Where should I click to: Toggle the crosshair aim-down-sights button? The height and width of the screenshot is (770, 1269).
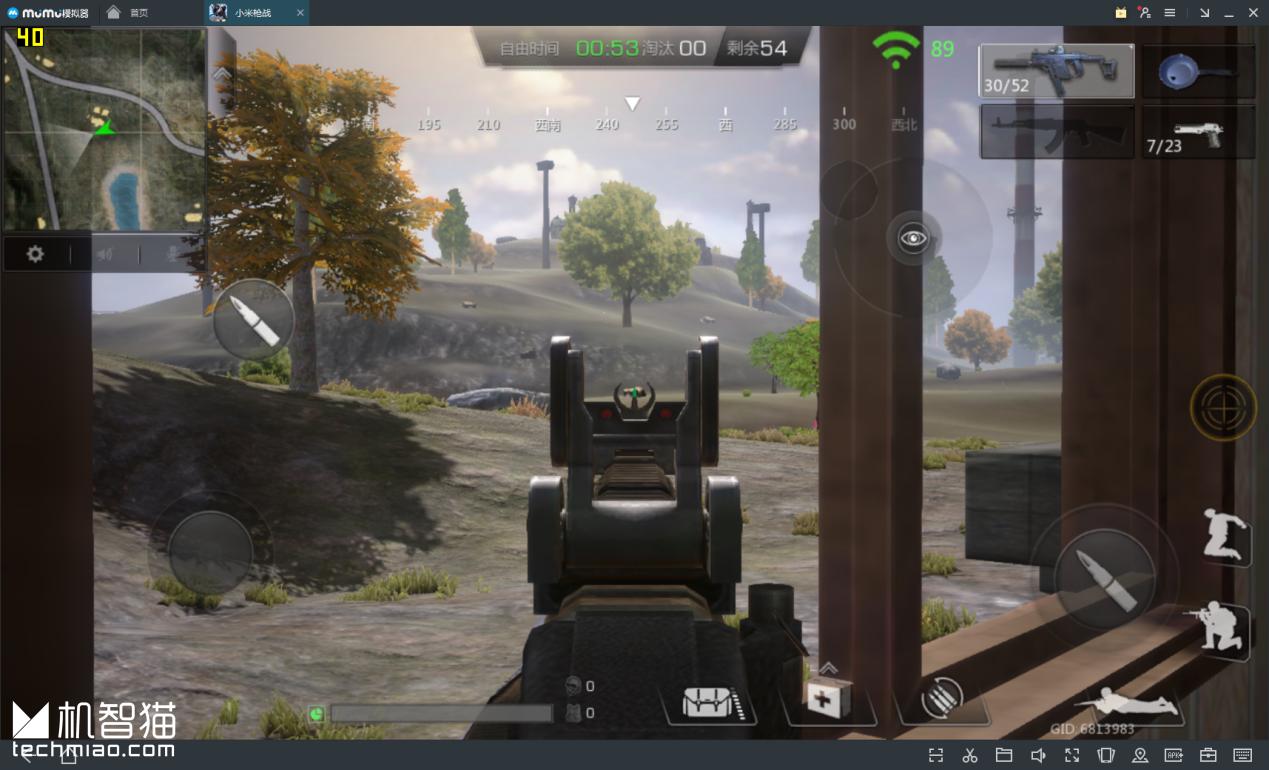[1223, 407]
